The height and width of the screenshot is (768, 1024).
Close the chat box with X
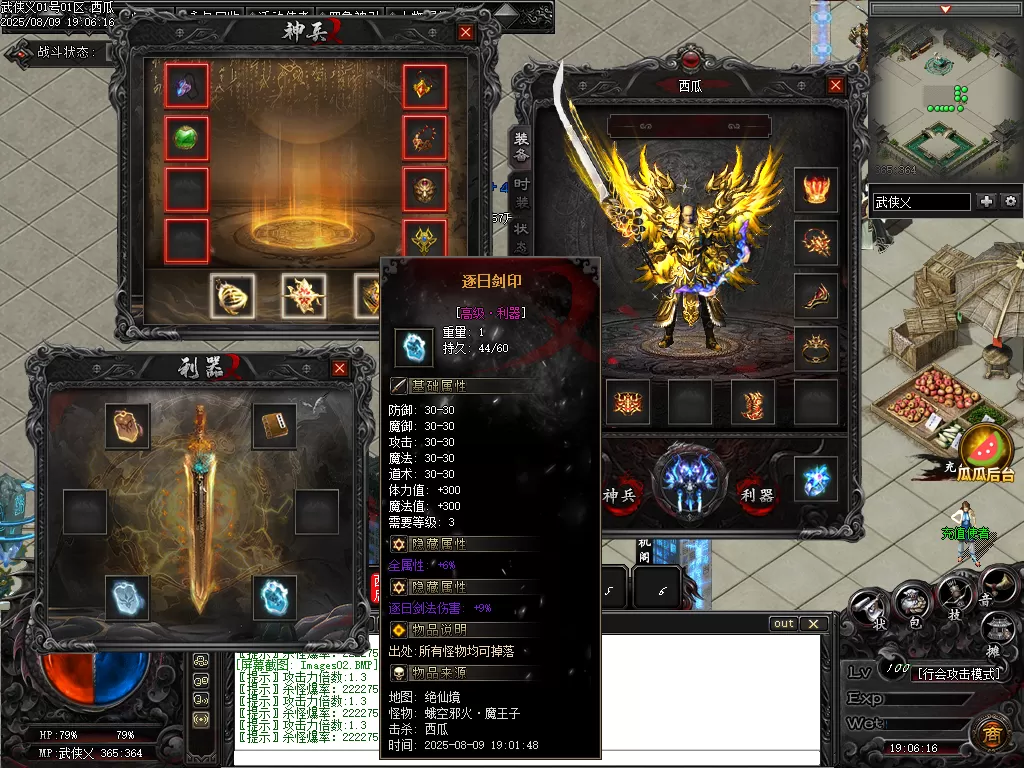pos(814,624)
